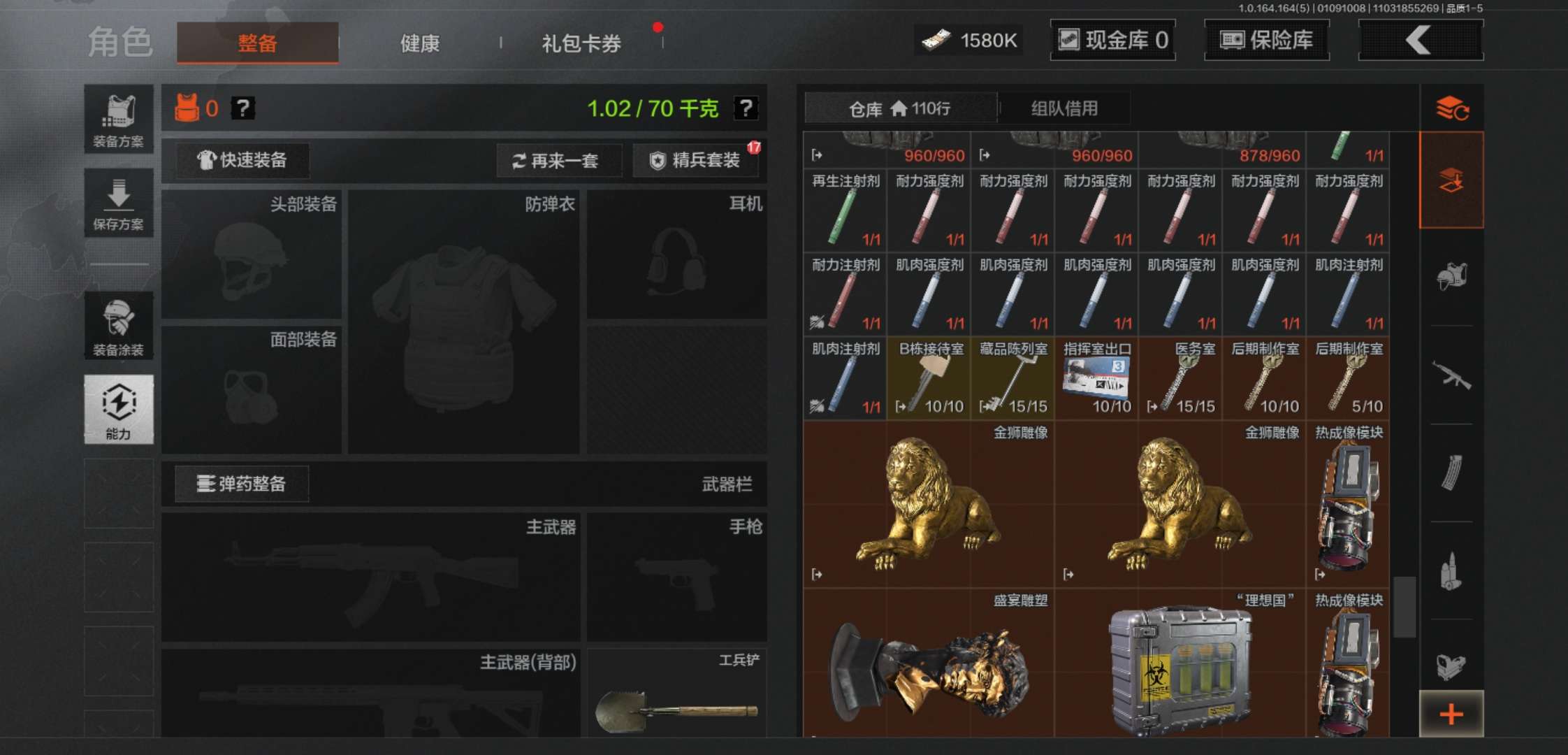
Task: Open 弹药整备 ammo preparation
Action: (x=242, y=484)
